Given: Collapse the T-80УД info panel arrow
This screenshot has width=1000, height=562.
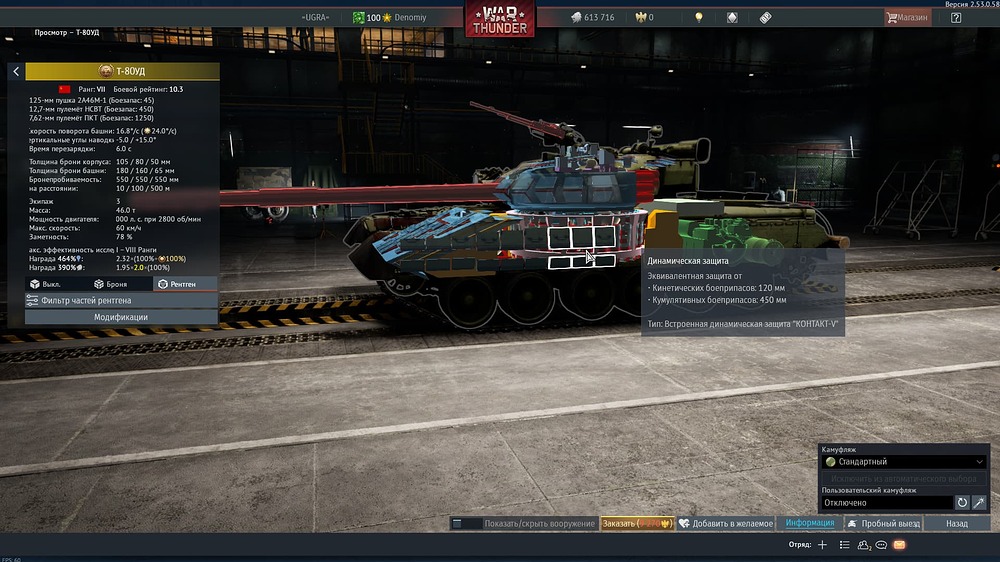Looking at the screenshot, I should [16, 72].
